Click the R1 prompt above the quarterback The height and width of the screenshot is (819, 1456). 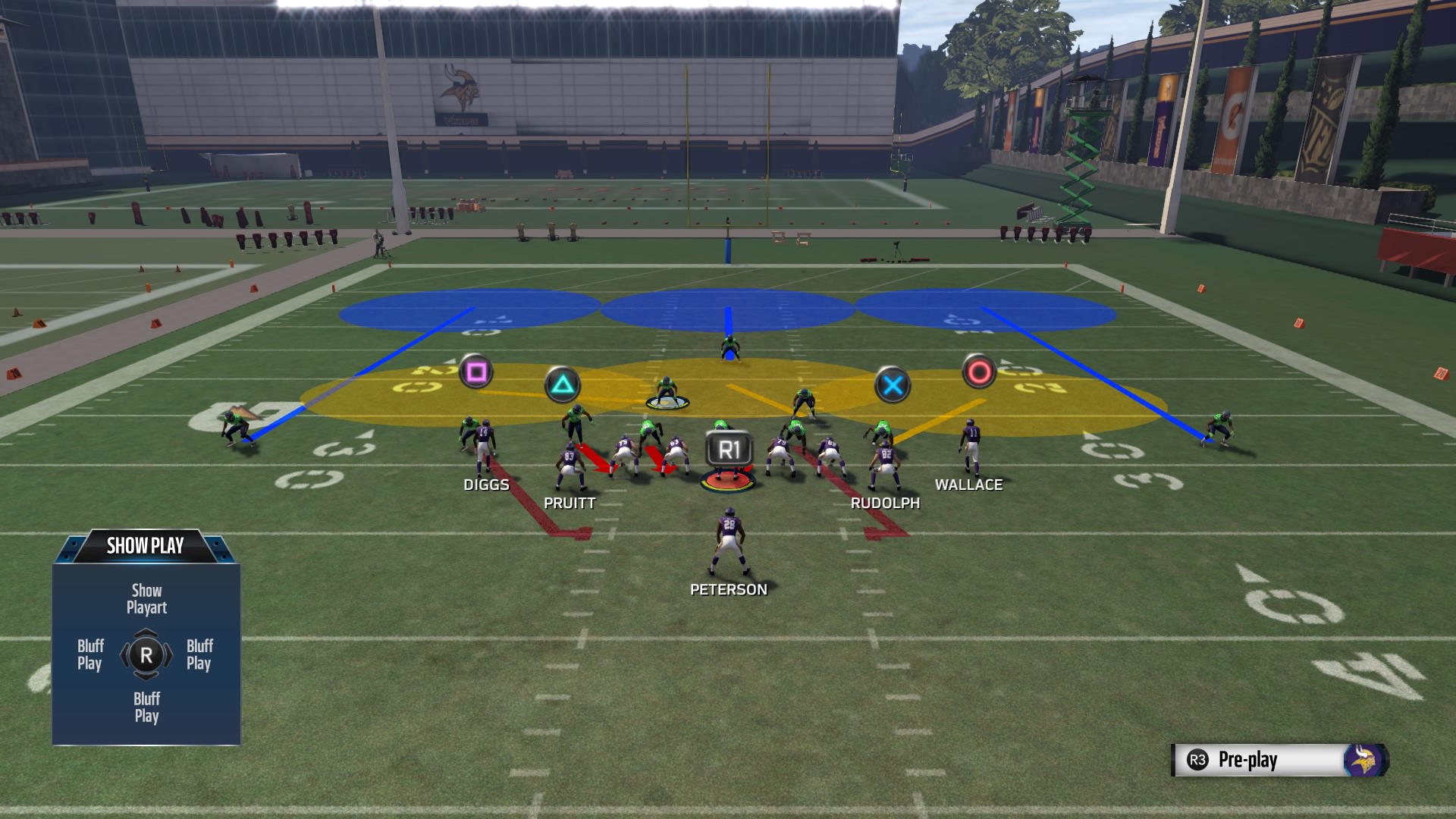pyautogui.click(x=728, y=448)
